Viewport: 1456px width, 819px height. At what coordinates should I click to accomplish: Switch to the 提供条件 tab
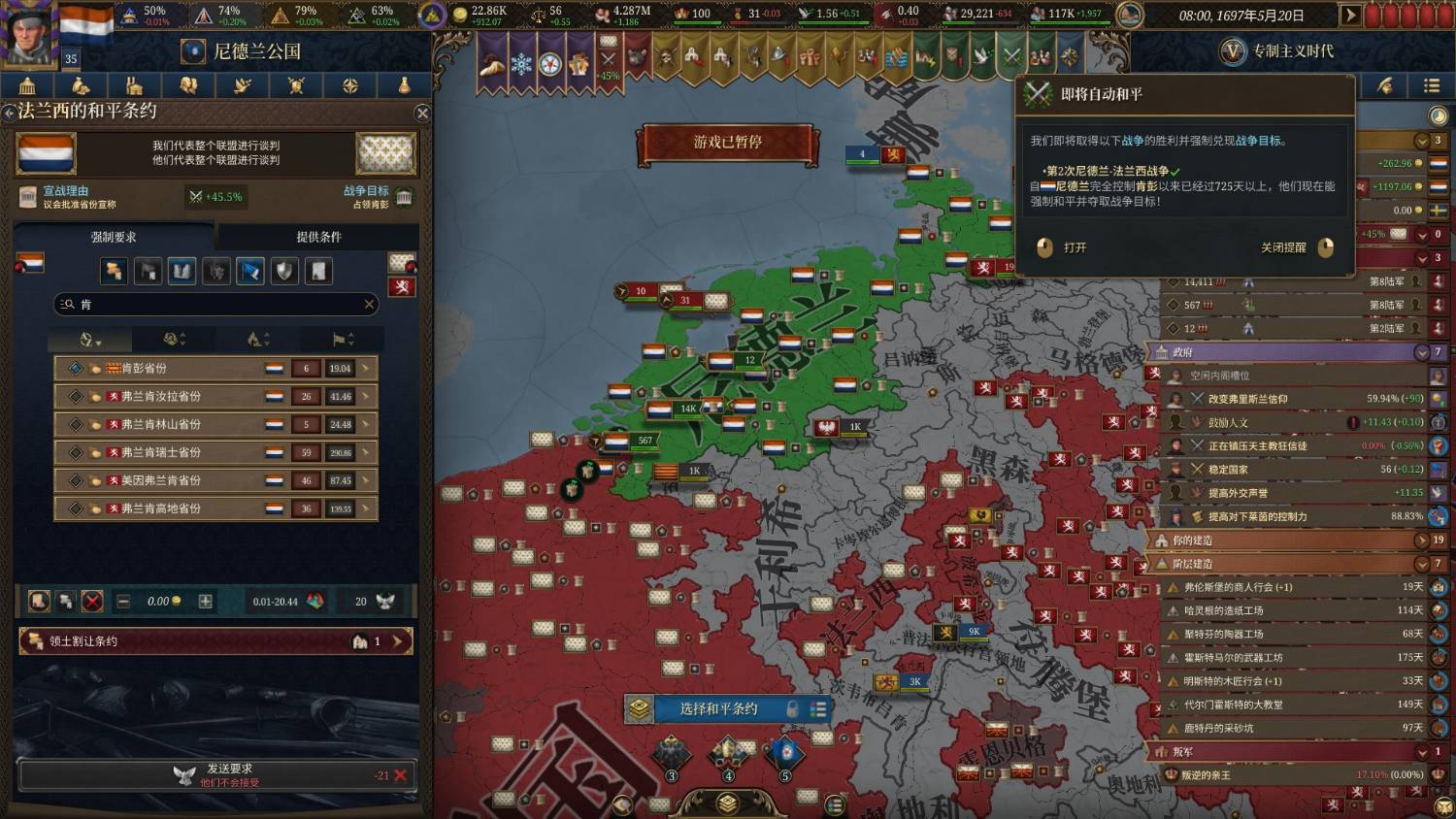point(318,237)
